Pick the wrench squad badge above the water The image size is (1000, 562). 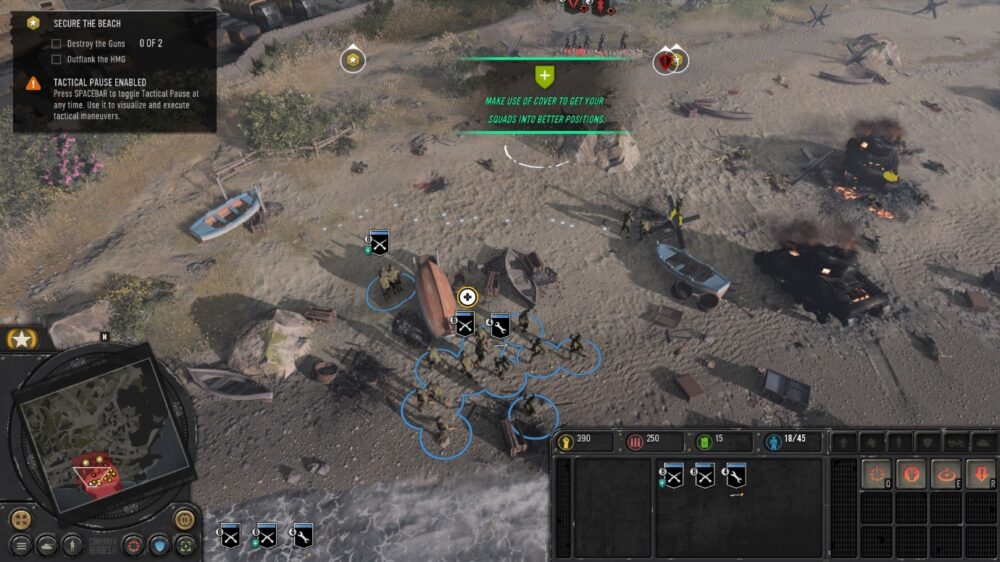tap(301, 536)
